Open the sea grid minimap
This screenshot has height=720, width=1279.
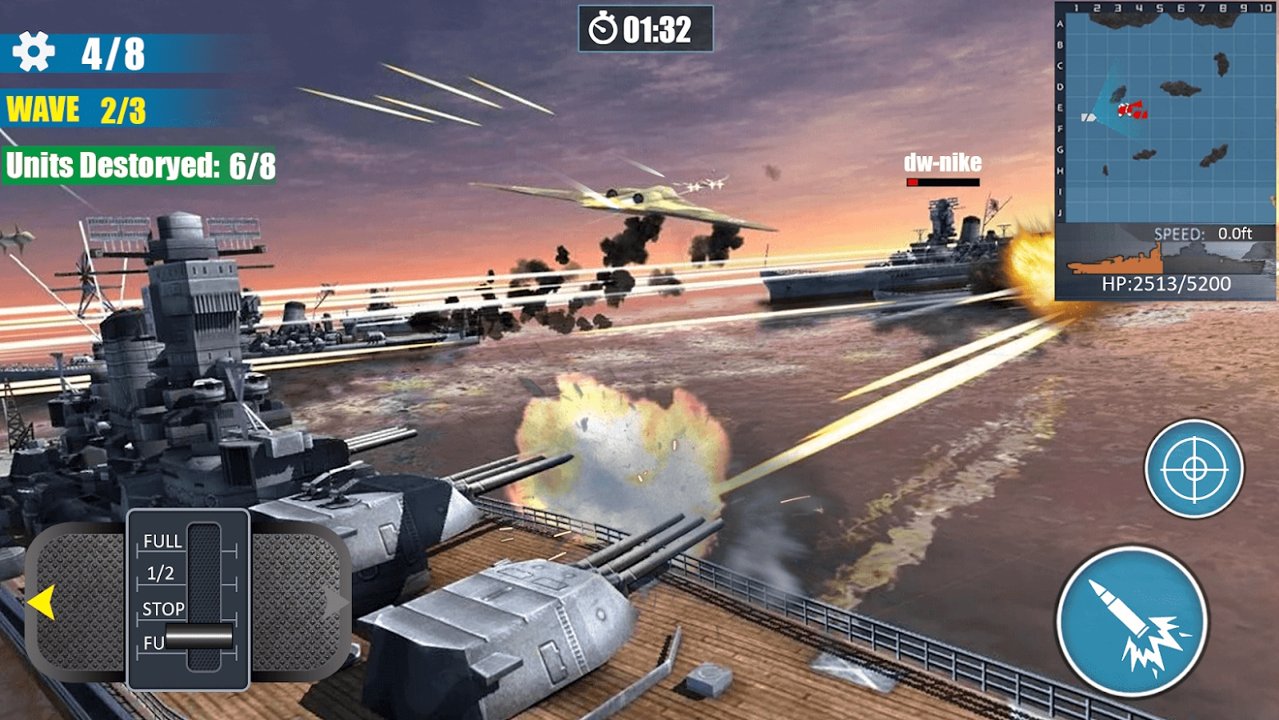pos(1165,112)
